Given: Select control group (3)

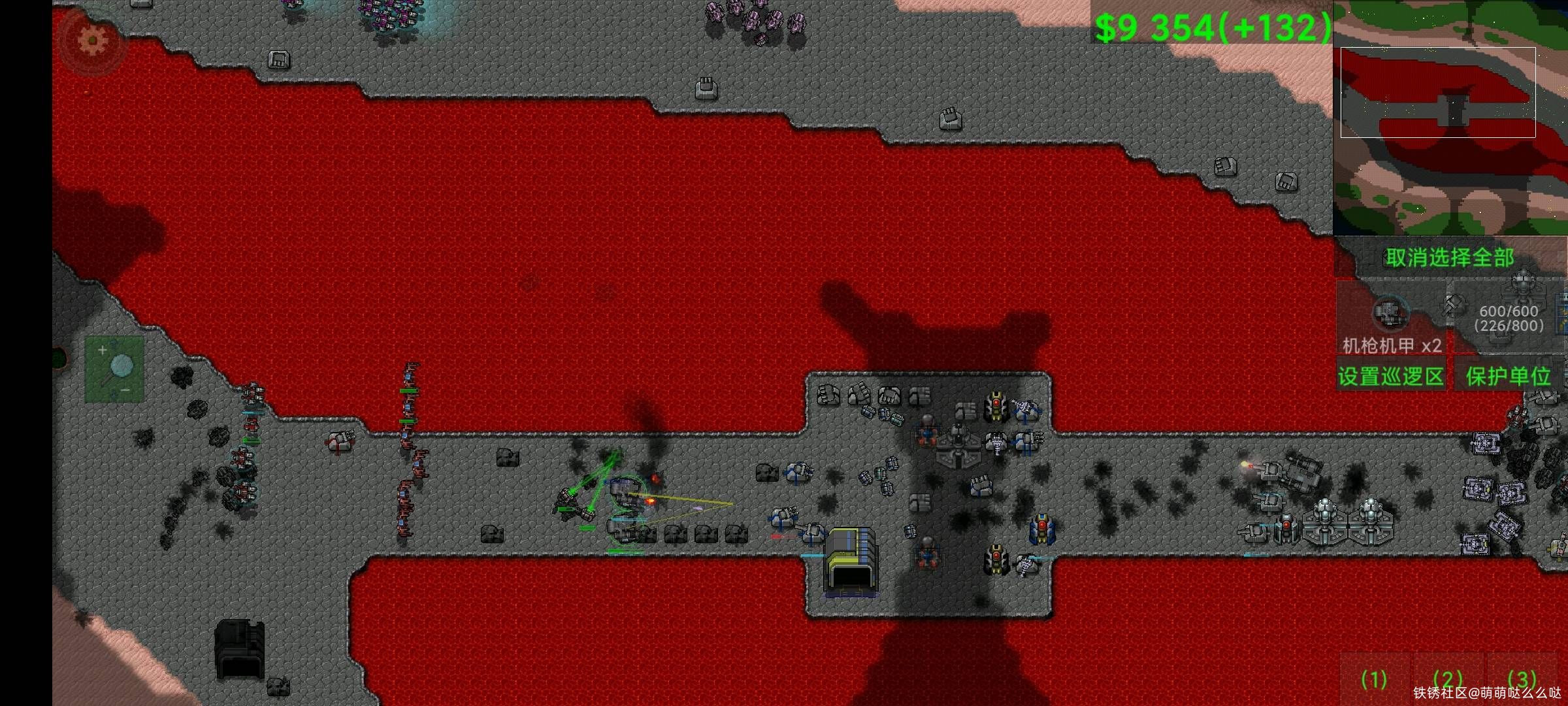Looking at the screenshot, I should tap(1522, 680).
